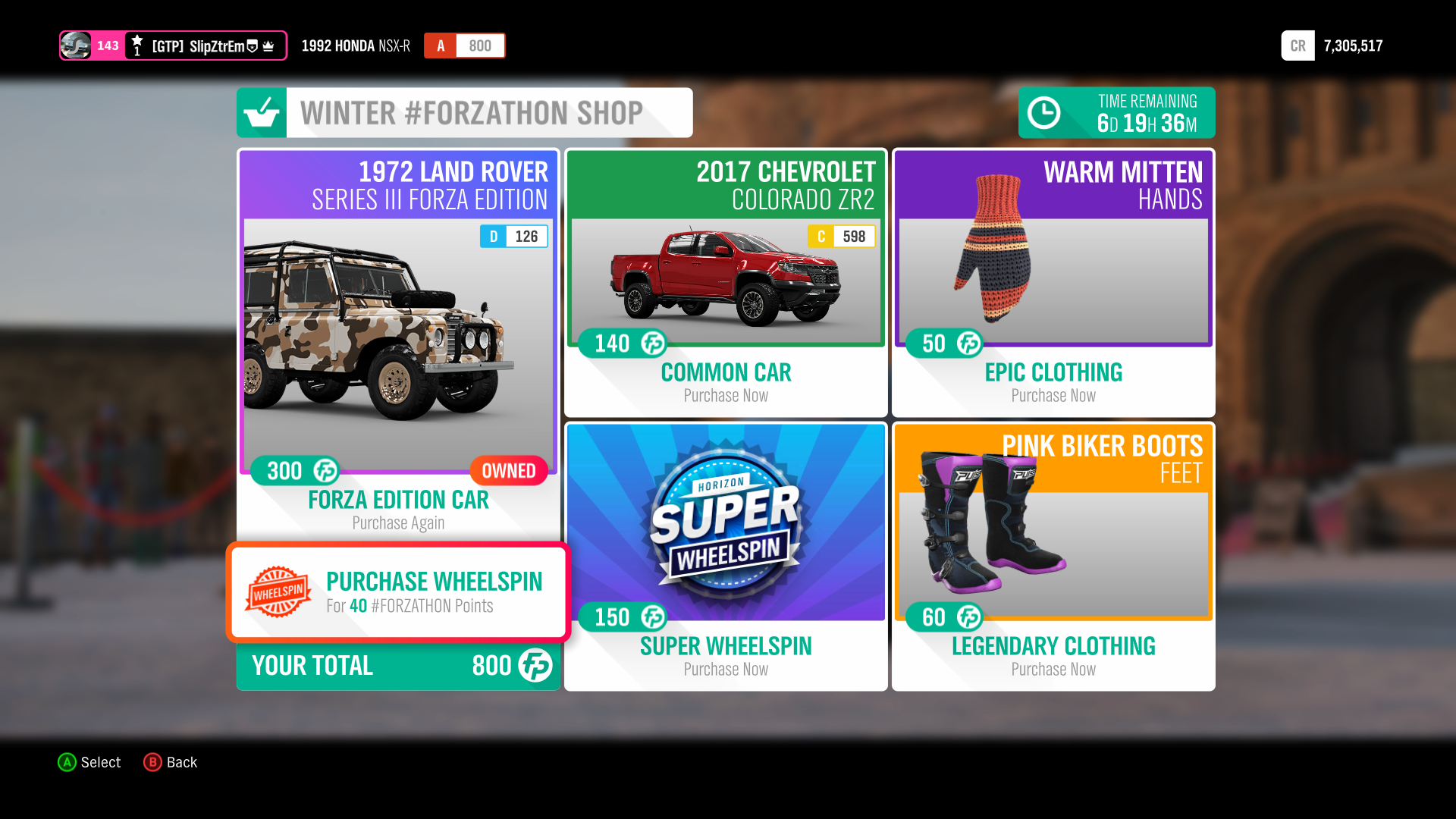
Task: Click the shopping basket icon on the shop header
Action: pyautogui.click(x=261, y=111)
